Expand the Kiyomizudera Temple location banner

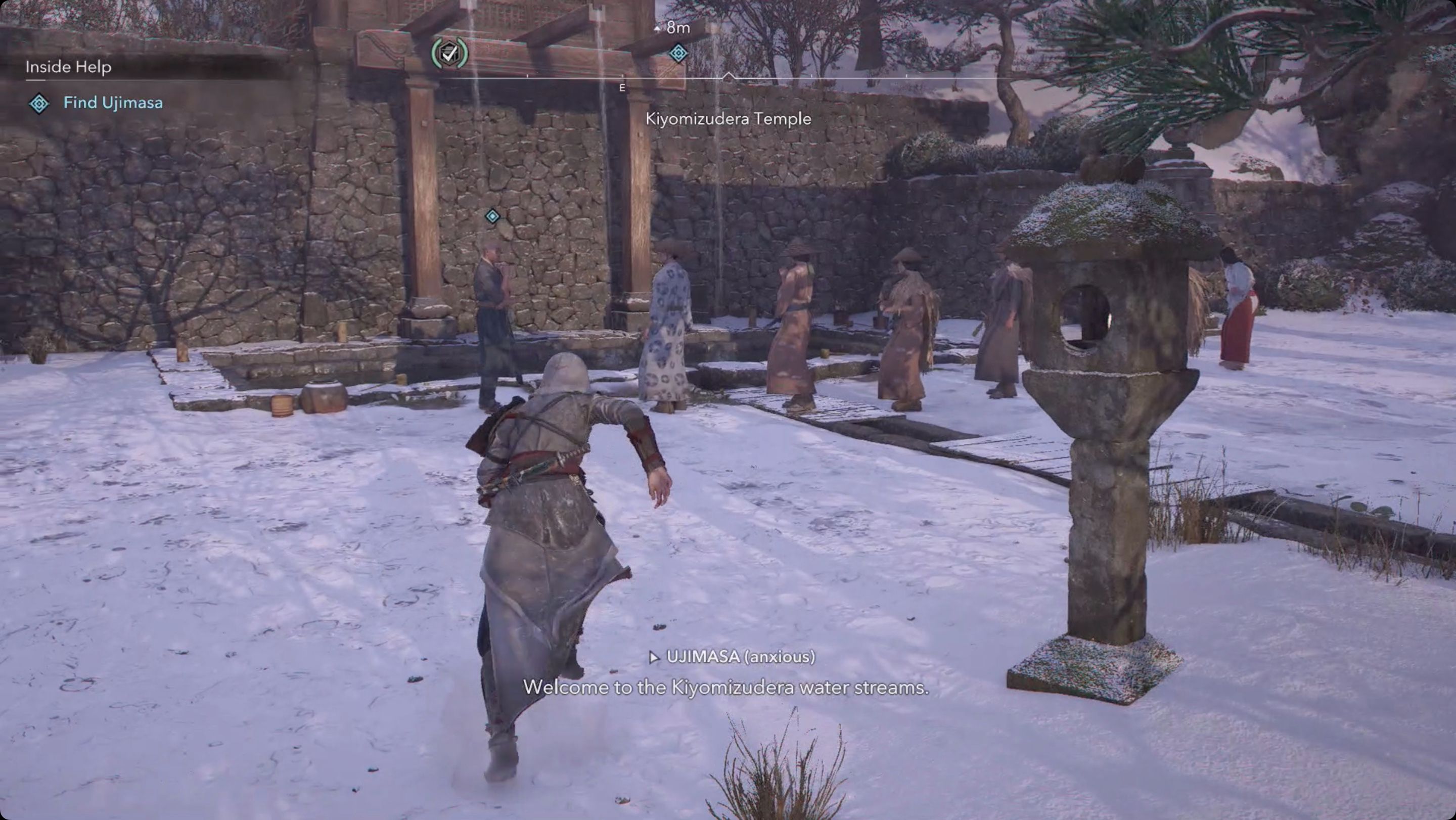click(x=728, y=119)
